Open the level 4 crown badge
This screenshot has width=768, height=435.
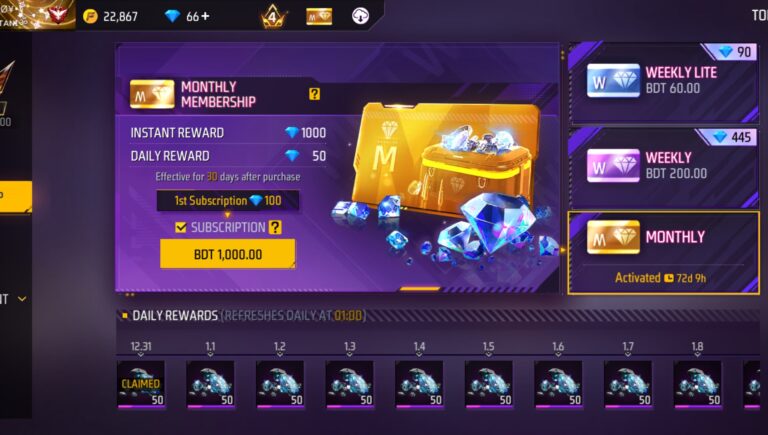[x=273, y=17]
